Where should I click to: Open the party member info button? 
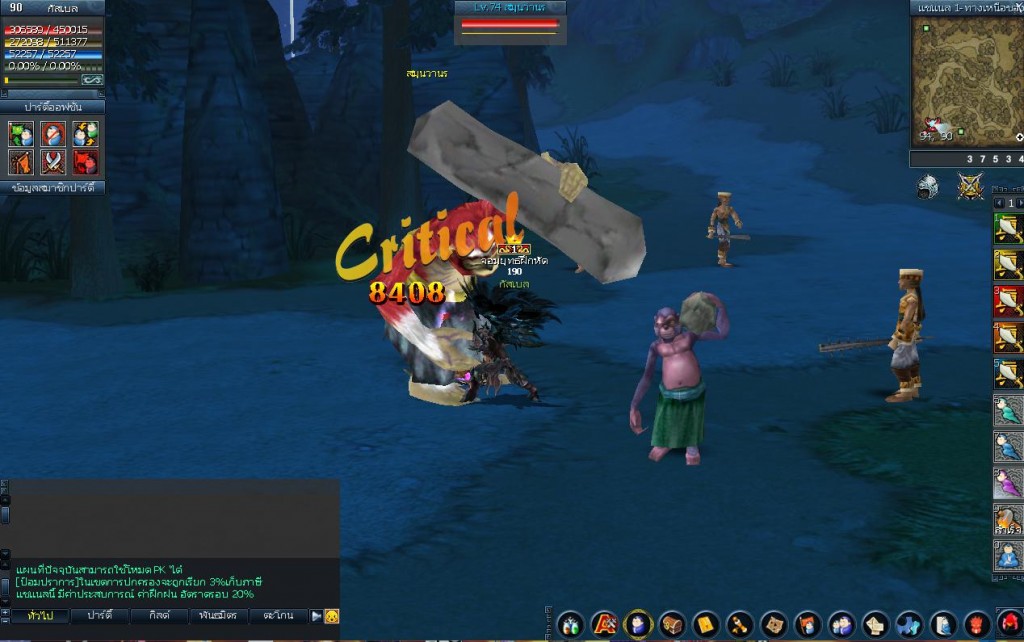click(53, 187)
